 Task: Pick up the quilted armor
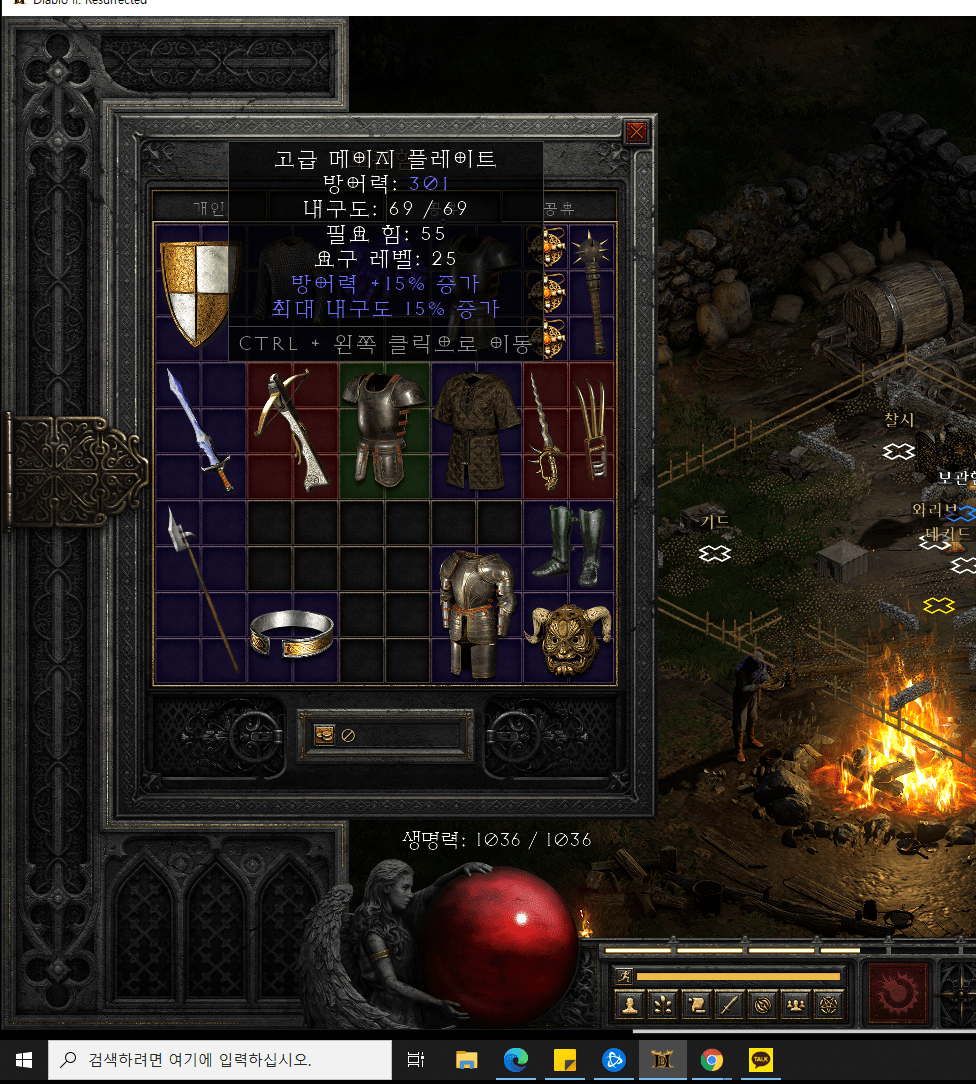[x=476, y=430]
